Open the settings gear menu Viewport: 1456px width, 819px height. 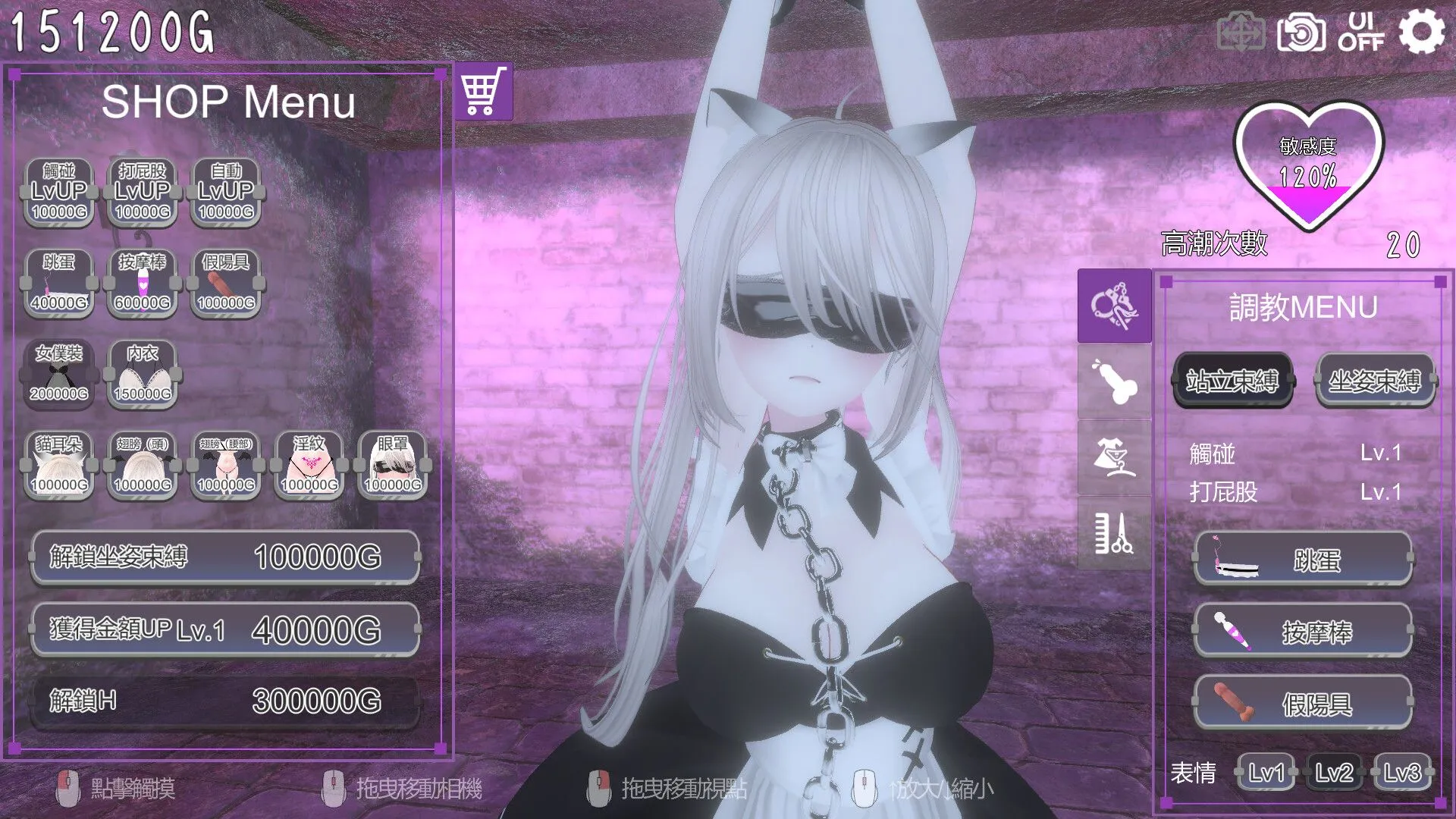[1420, 33]
